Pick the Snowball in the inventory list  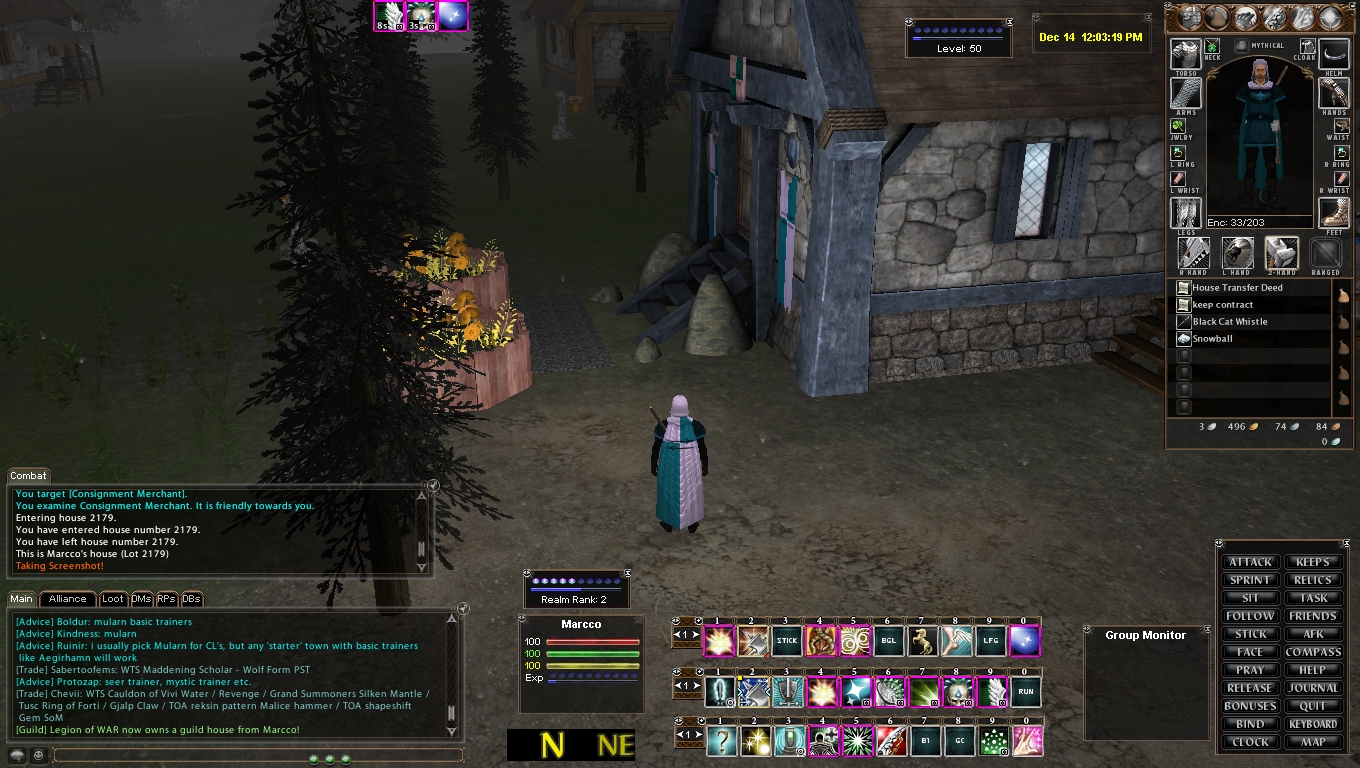pos(1212,339)
